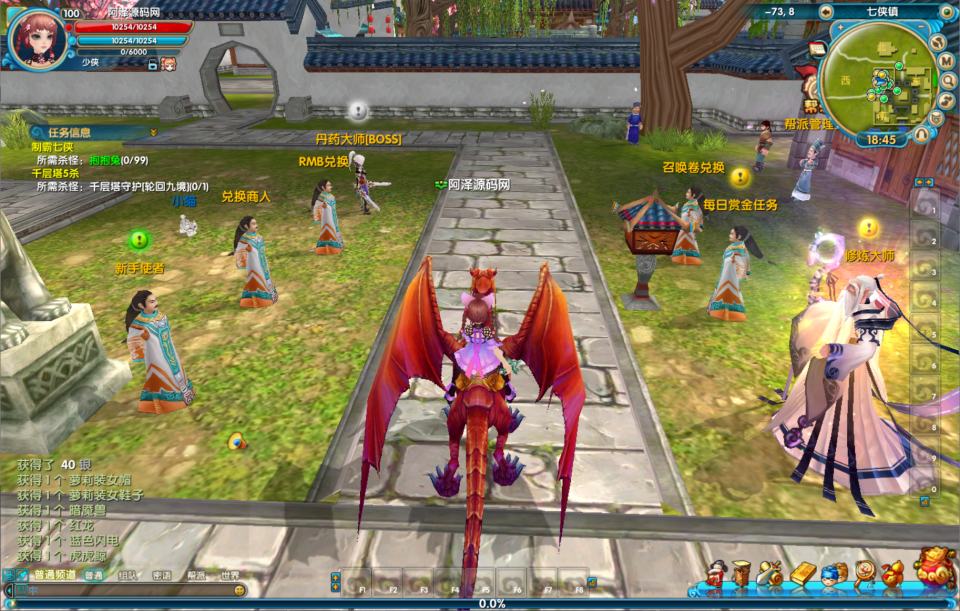Open the gold ingot menu icon

[x=803, y=573]
